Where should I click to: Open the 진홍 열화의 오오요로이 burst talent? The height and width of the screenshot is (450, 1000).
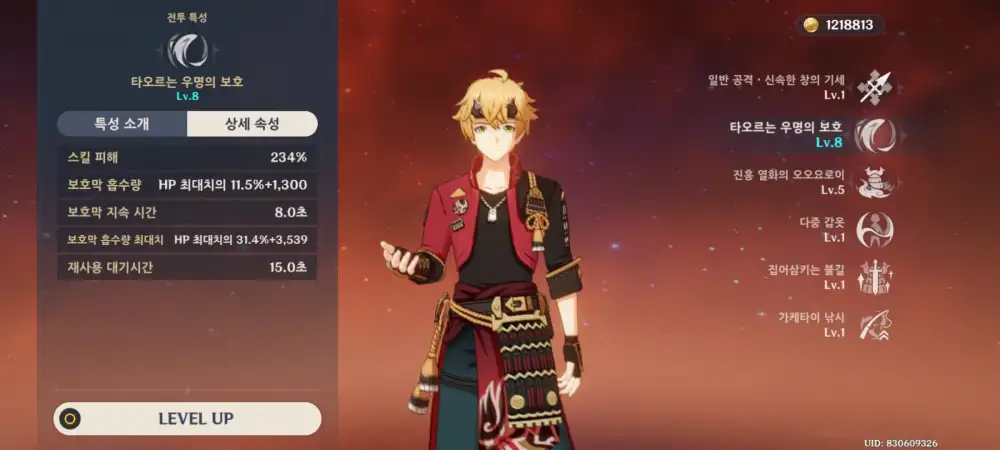click(874, 182)
